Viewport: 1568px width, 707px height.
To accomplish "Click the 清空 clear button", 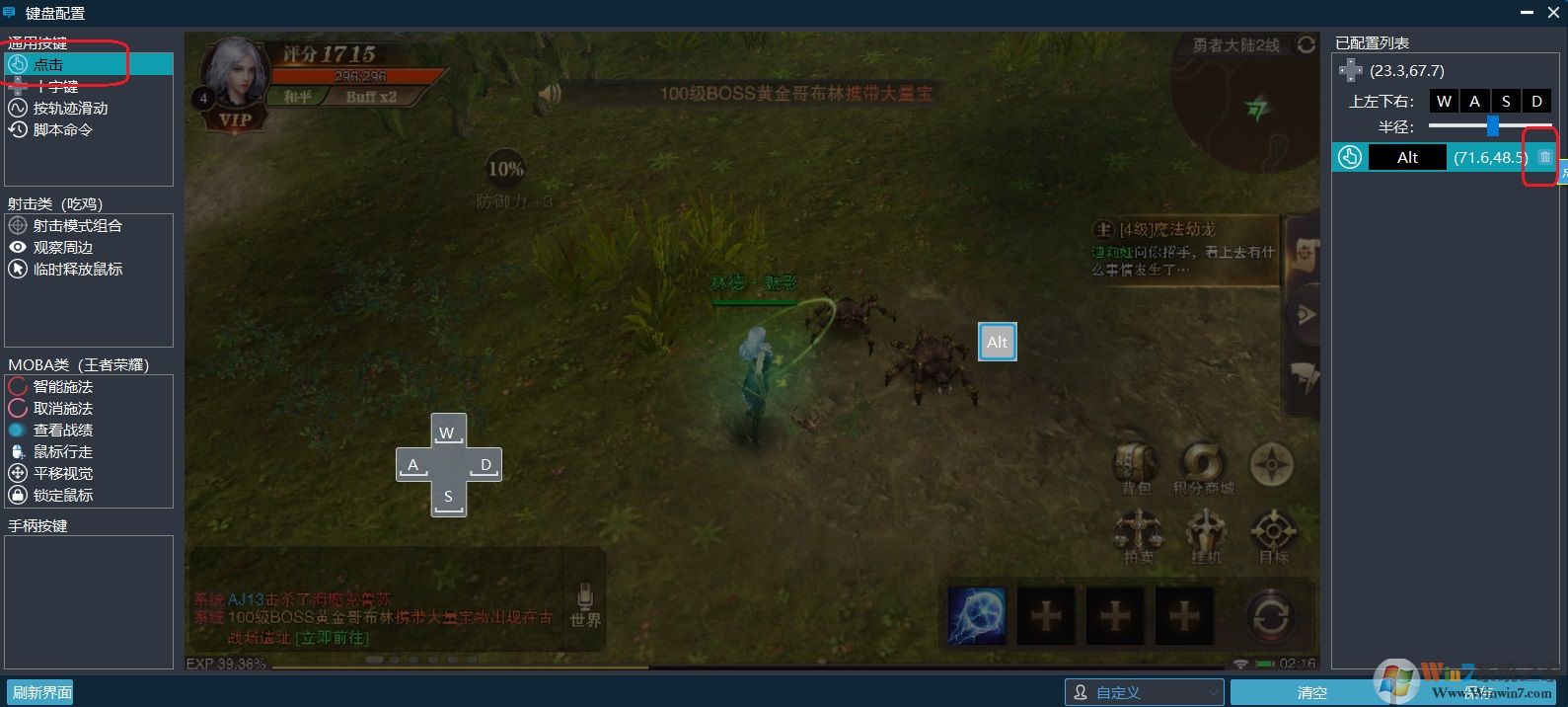I will pyautogui.click(x=1311, y=692).
